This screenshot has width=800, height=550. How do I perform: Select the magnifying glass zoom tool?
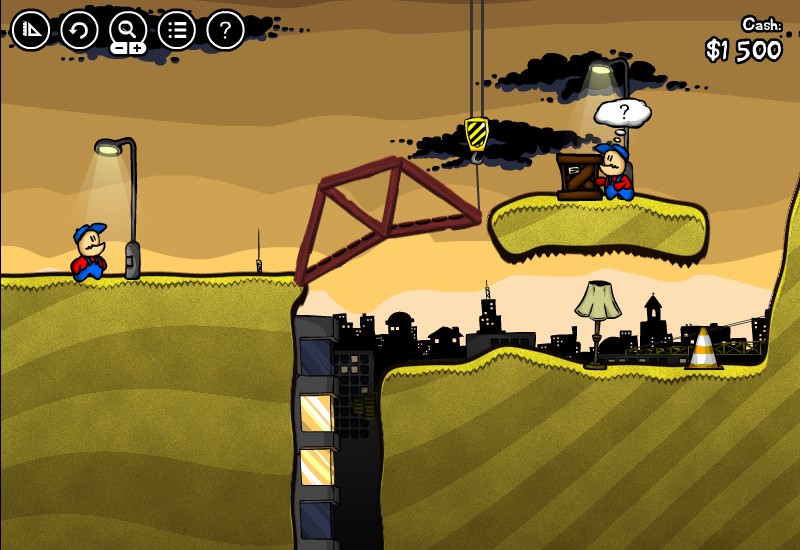128,27
